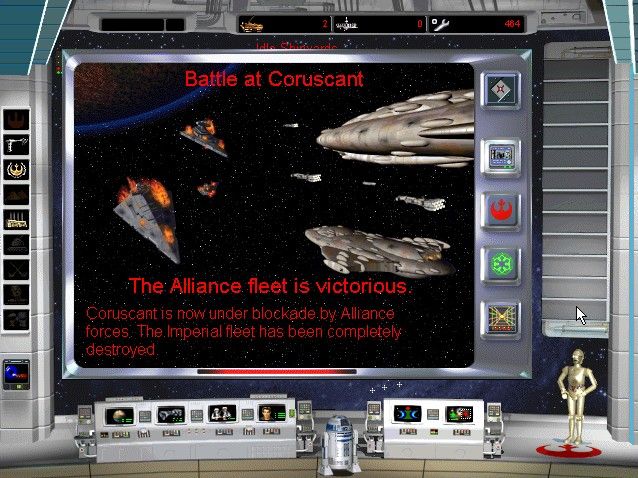Select the green Imperial emblem button

pos(500,264)
